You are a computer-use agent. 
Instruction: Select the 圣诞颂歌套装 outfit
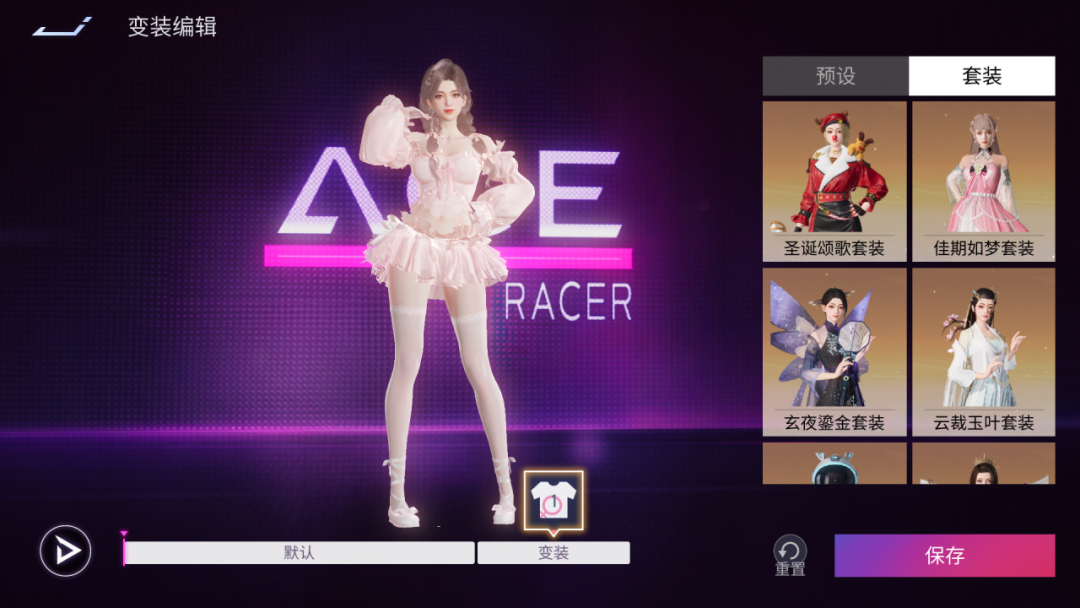coord(835,180)
